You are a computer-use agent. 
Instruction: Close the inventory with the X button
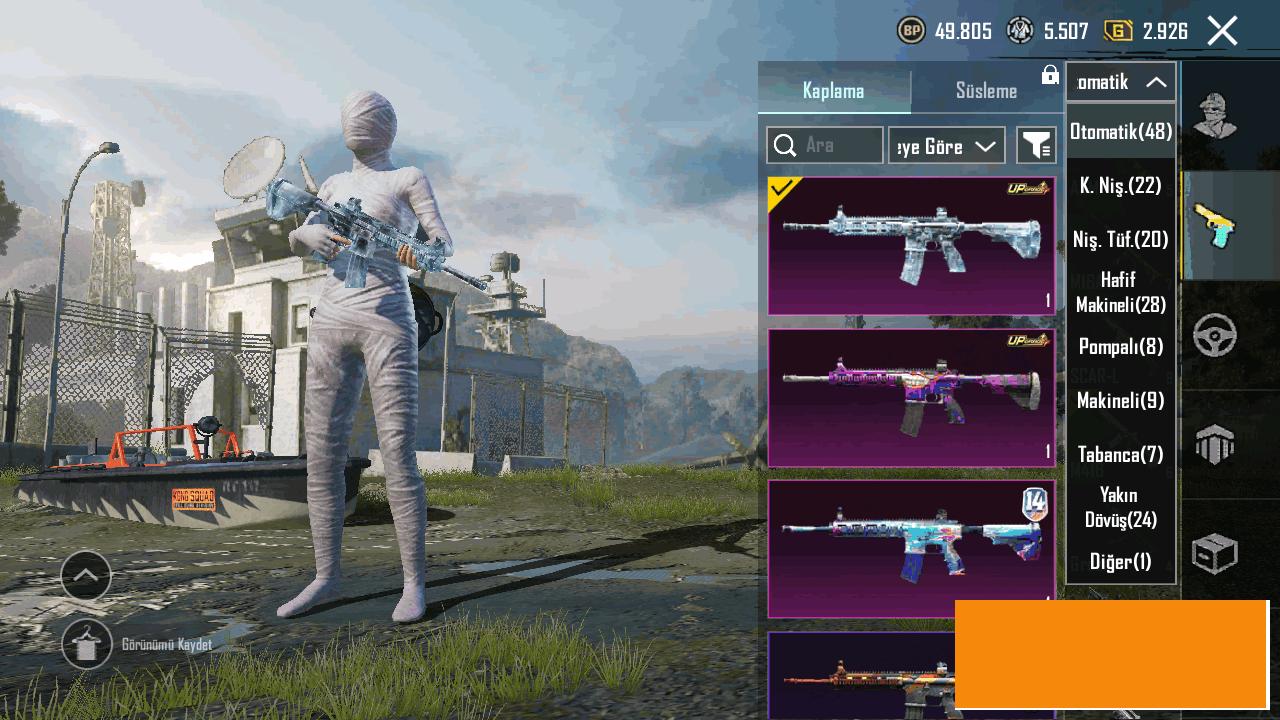point(1222,31)
